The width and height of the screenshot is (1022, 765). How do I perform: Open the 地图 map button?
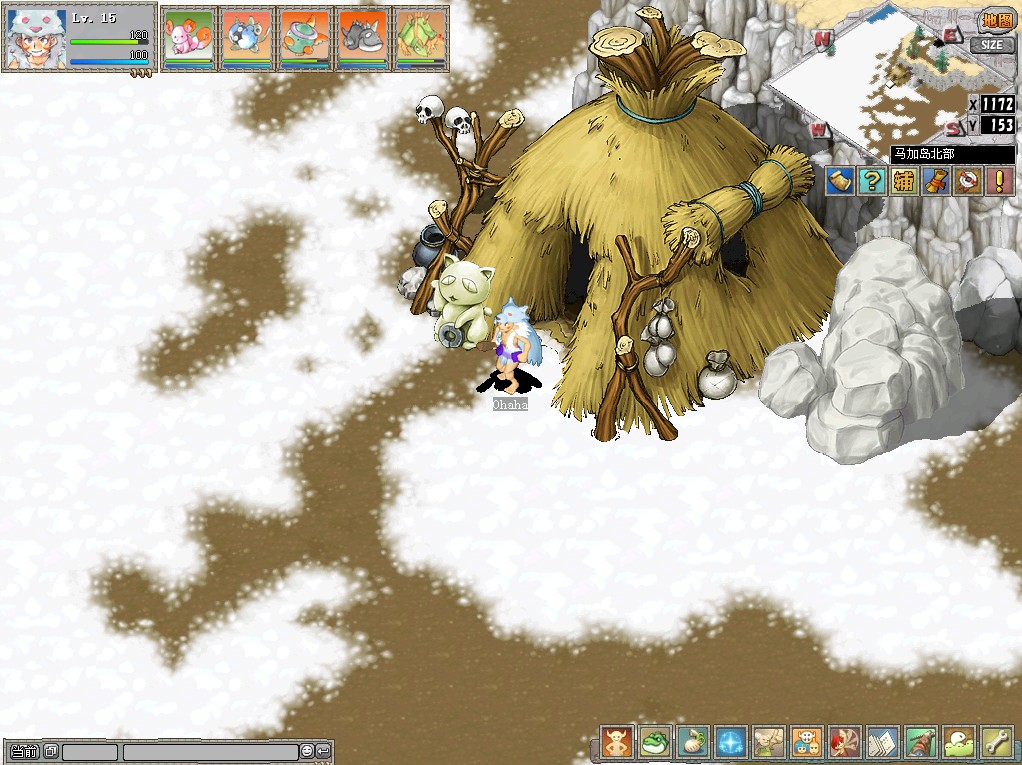click(995, 22)
